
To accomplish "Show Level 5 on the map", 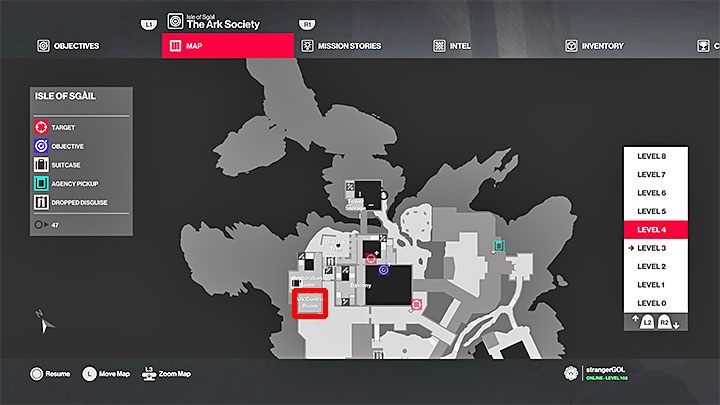I will tap(657, 212).
